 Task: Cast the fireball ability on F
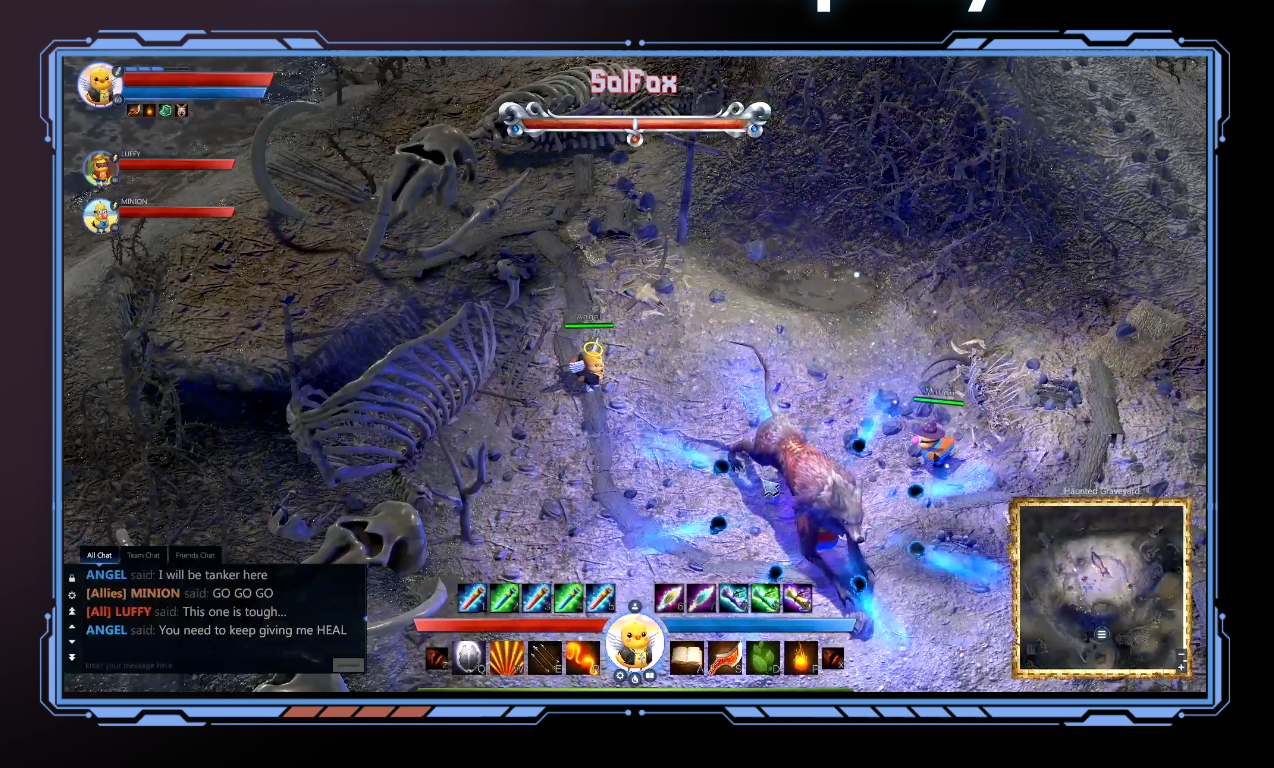(800, 657)
